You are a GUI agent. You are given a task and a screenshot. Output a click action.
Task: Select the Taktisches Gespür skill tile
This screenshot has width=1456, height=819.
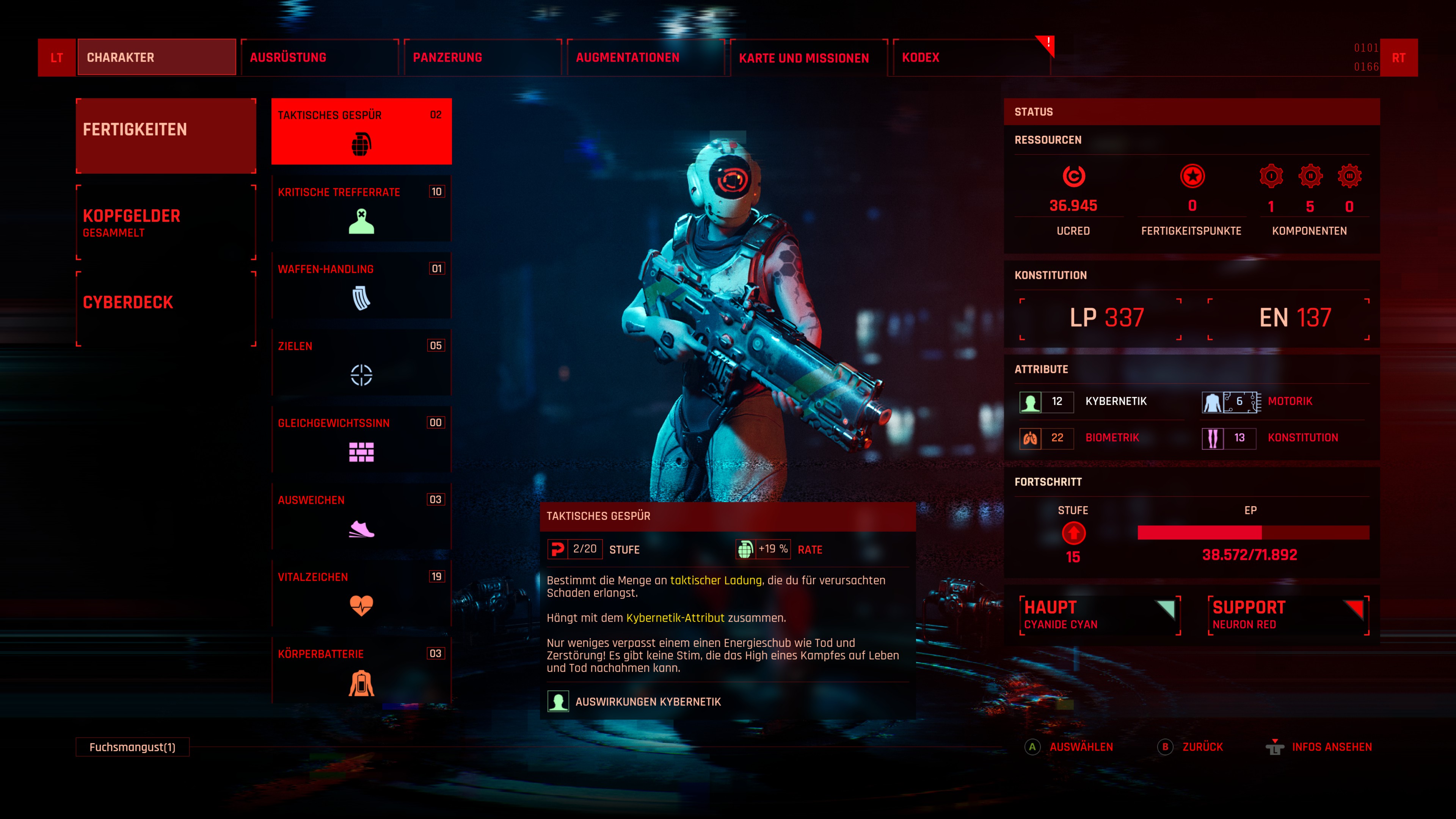(361, 132)
